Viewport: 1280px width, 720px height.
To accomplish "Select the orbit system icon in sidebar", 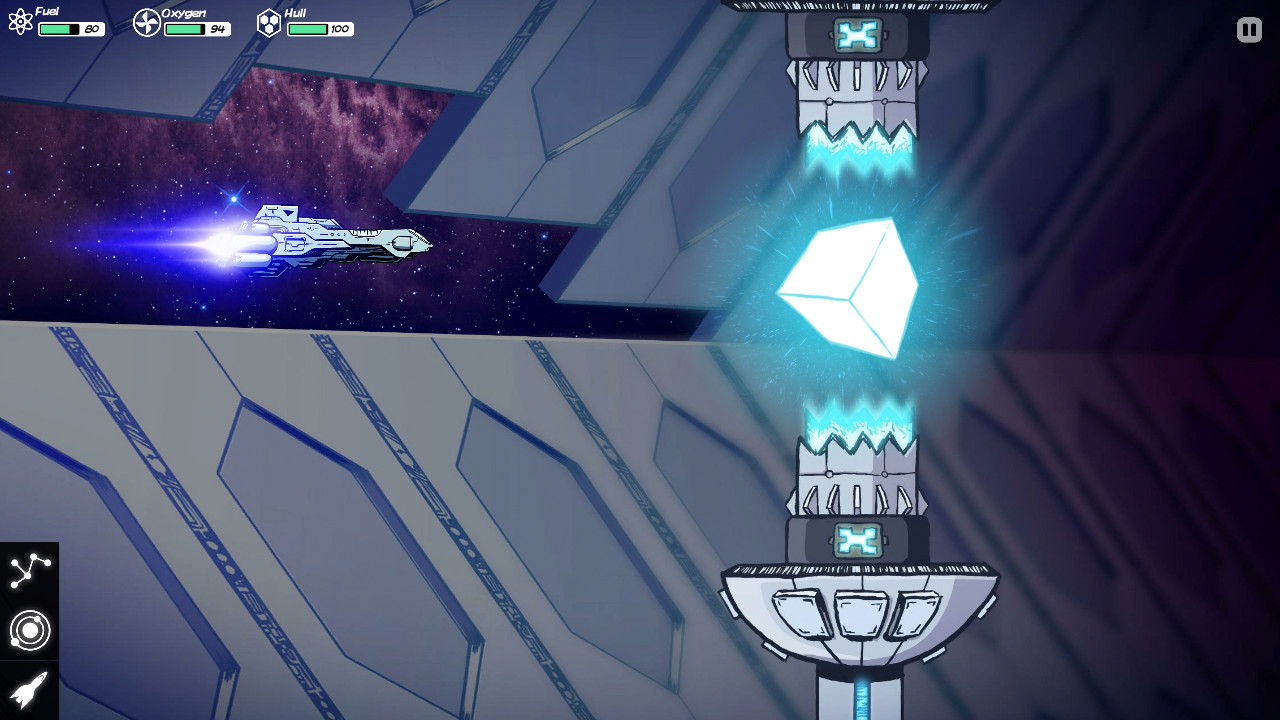I will 30,630.
